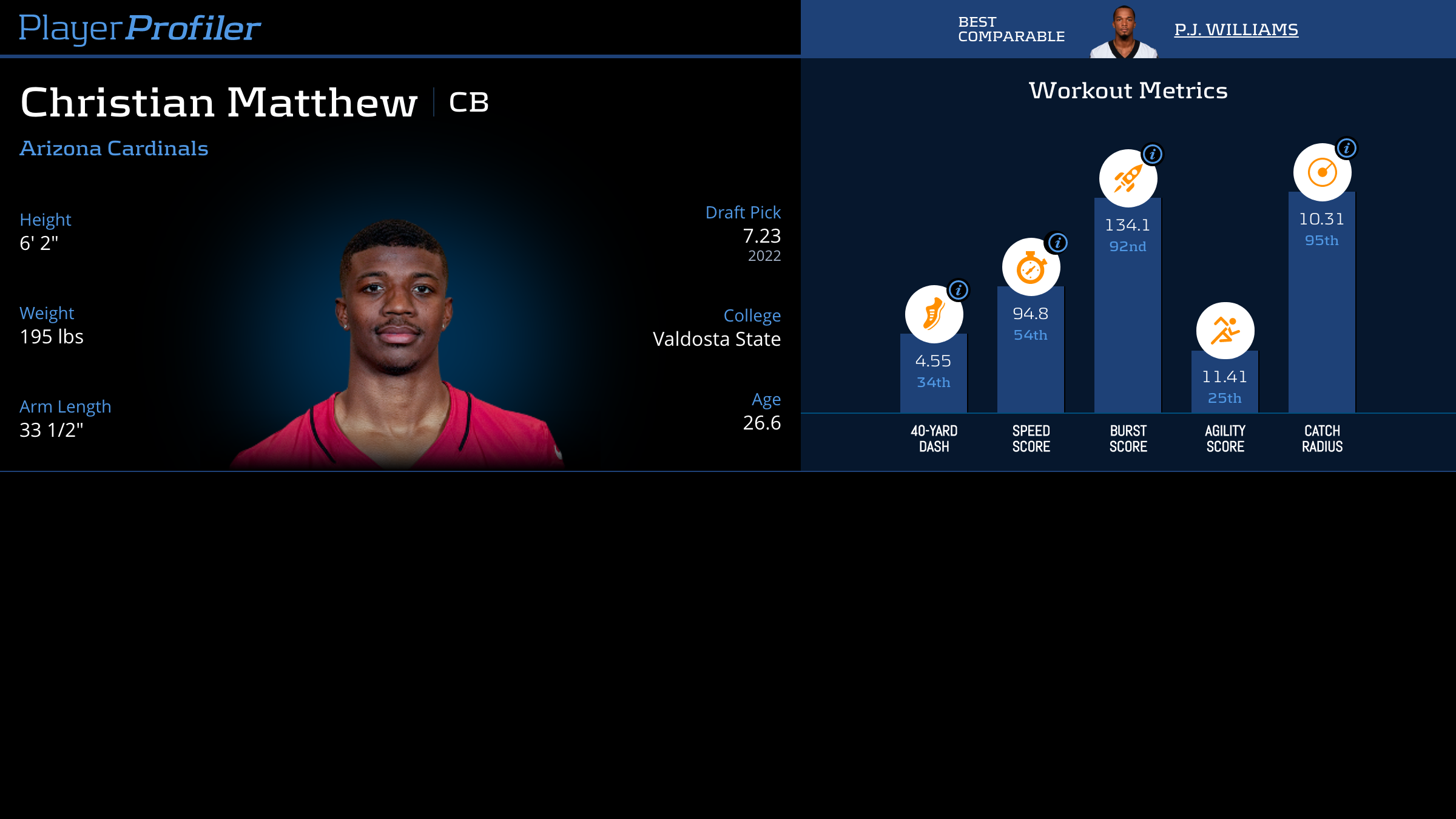The image size is (1456, 819).
Task: Open the Arizona Cardinals team link
Action: click(x=114, y=149)
